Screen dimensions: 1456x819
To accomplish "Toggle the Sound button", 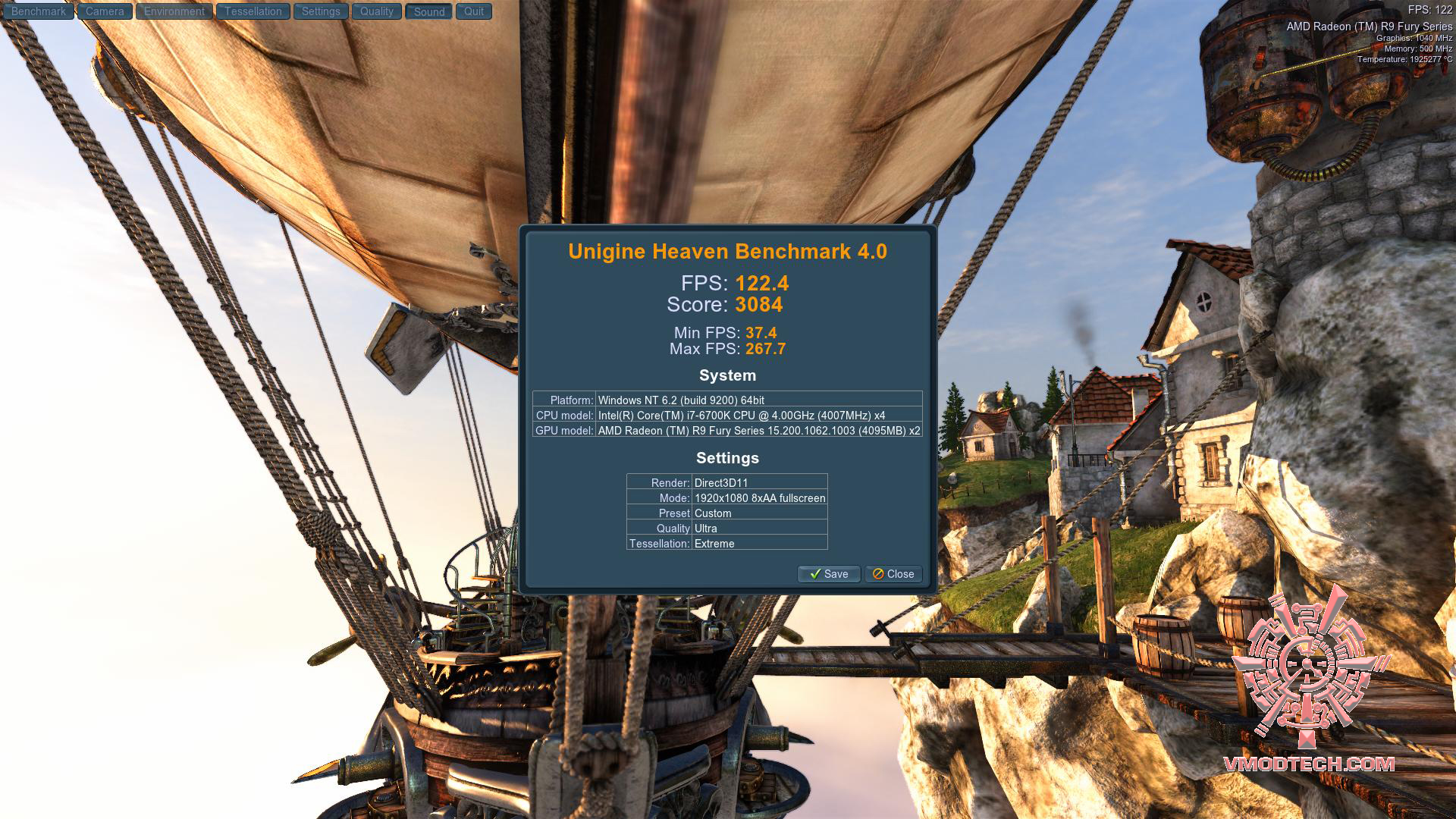I will click(x=429, y=11).
